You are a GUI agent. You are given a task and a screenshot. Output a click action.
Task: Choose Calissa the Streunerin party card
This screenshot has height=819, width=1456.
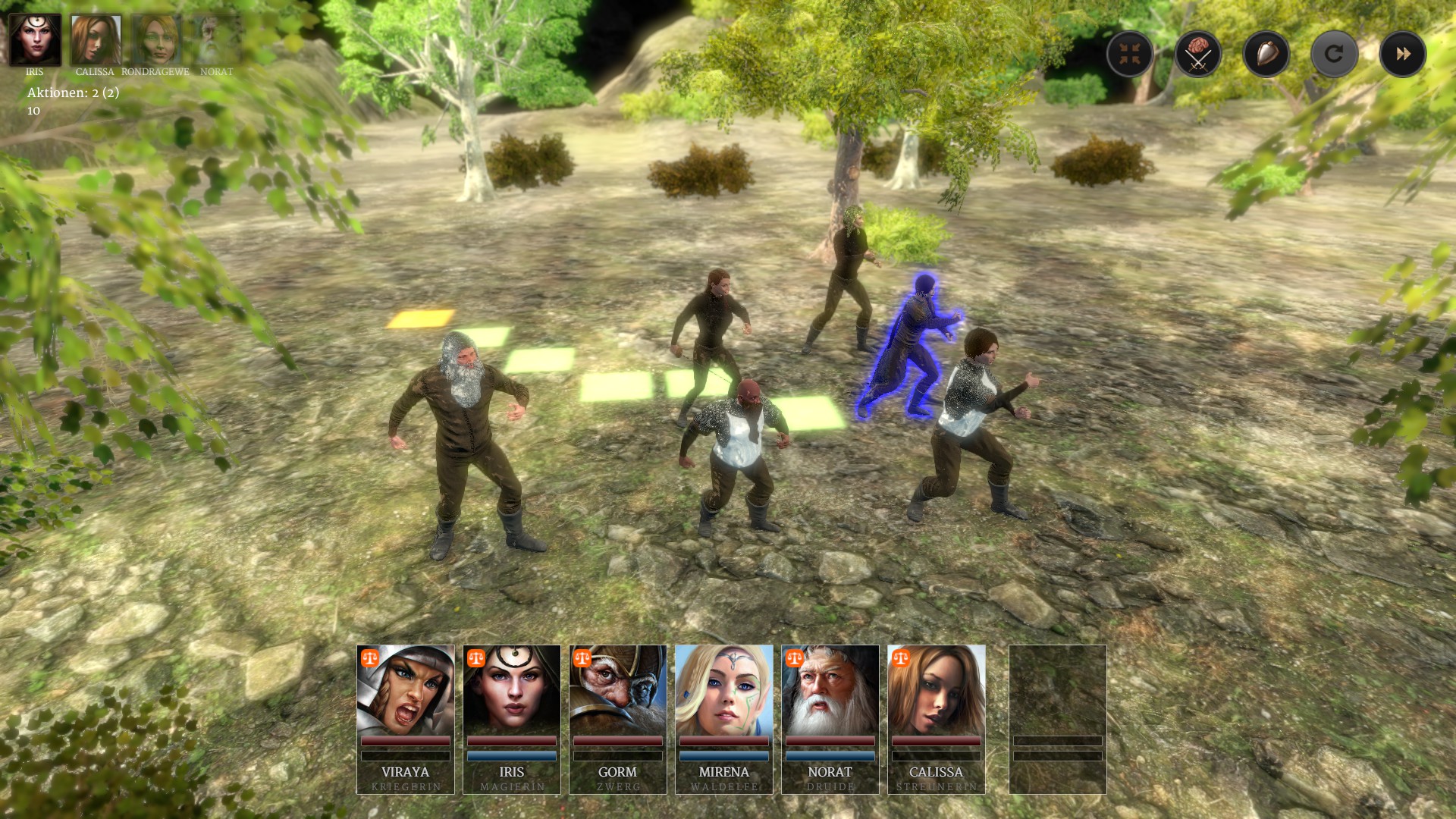point(937,719)
